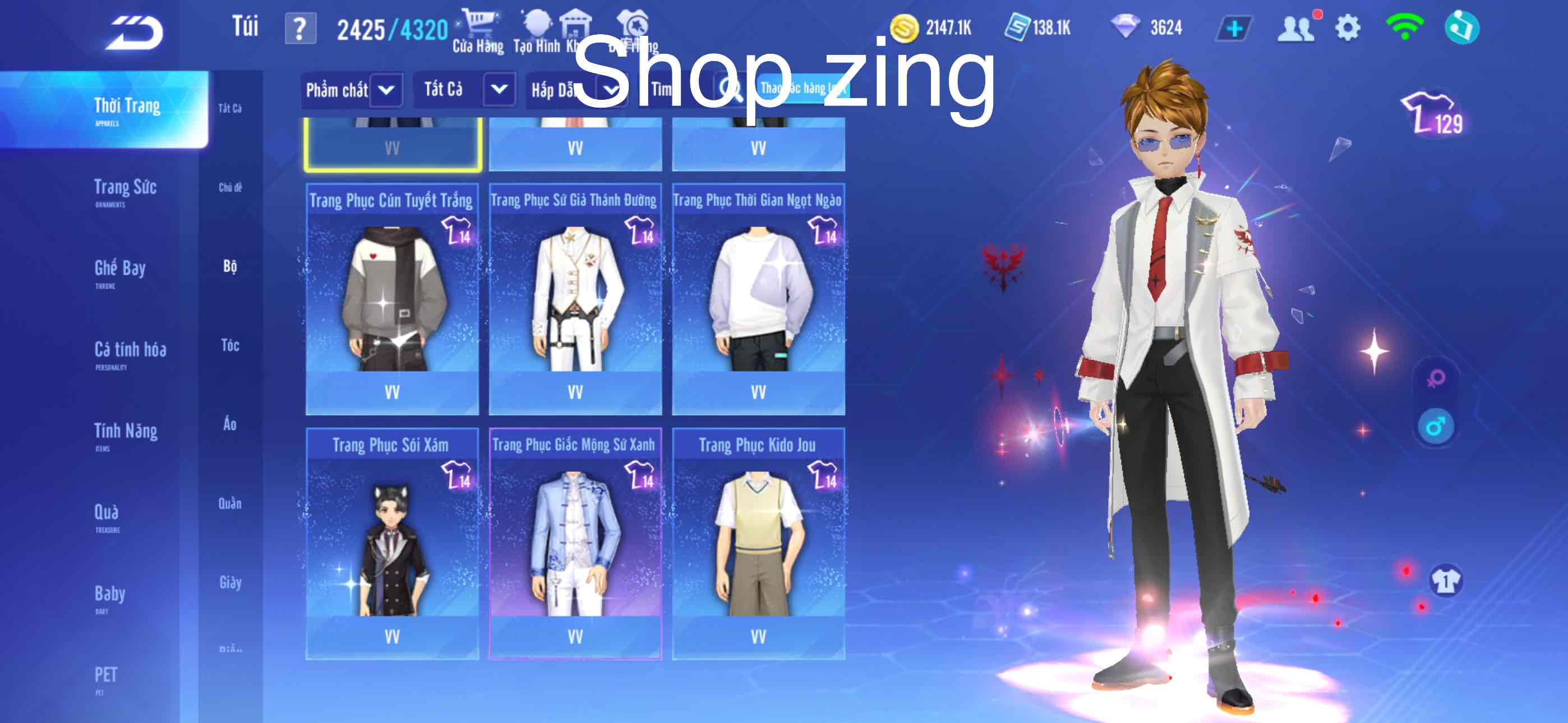
Task: Click the Thao tác hàng loạt button
Action: pyautogui.click(x=804, y=89)
